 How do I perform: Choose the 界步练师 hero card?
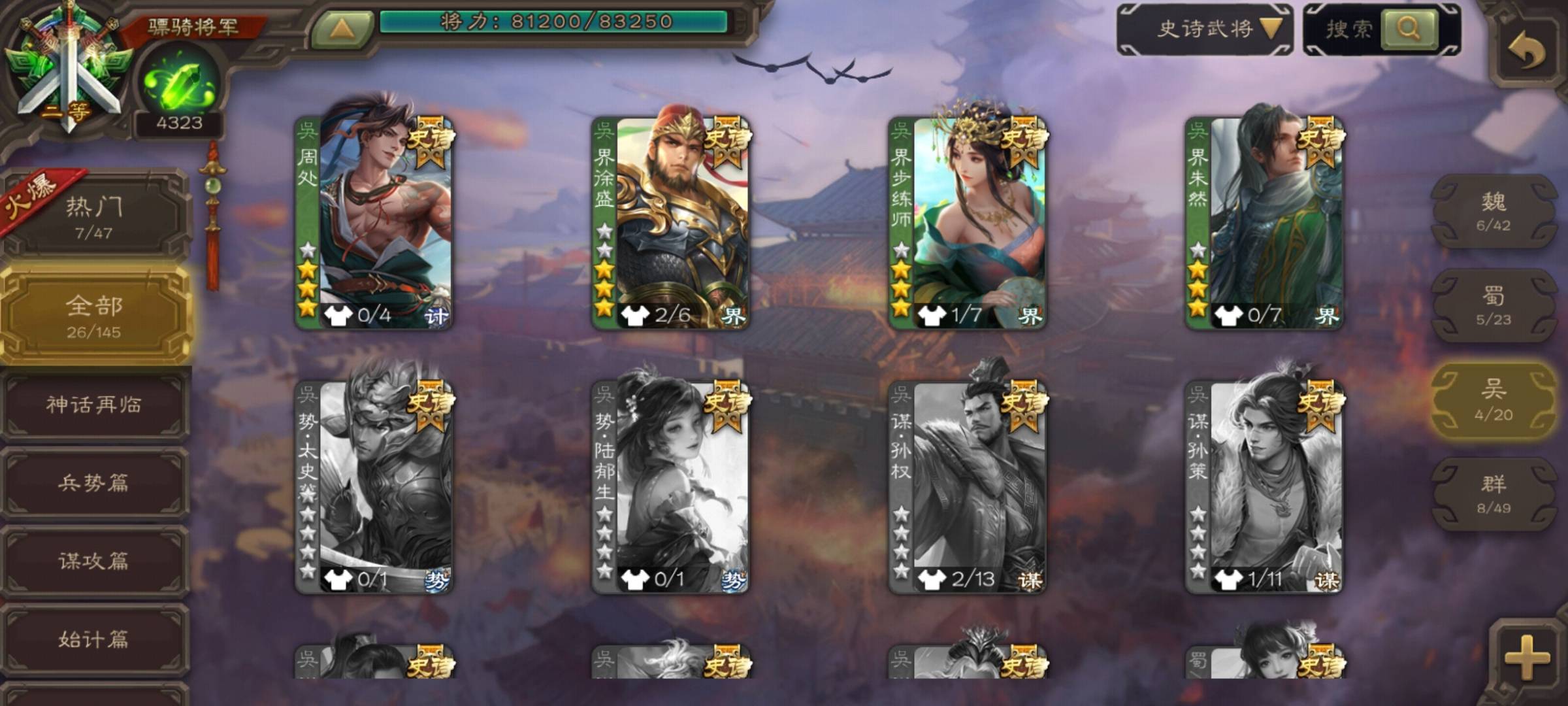967,222
